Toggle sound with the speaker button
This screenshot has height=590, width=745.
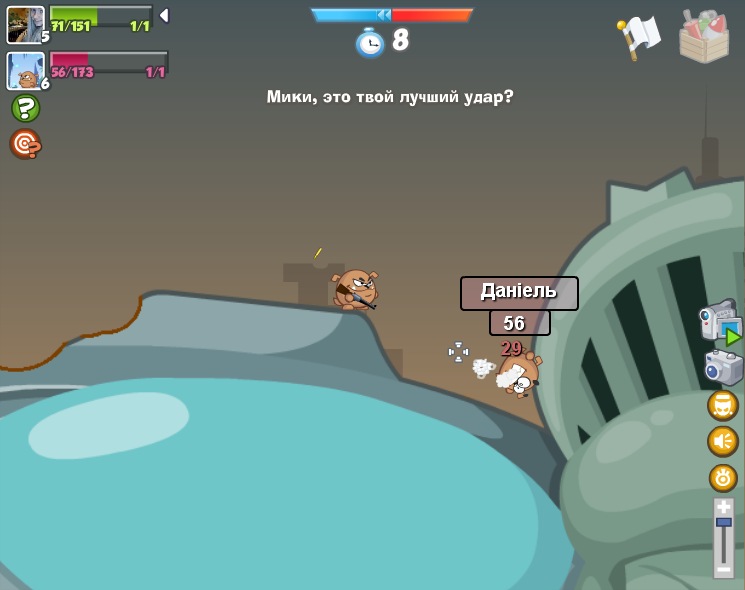click(723, 441)
